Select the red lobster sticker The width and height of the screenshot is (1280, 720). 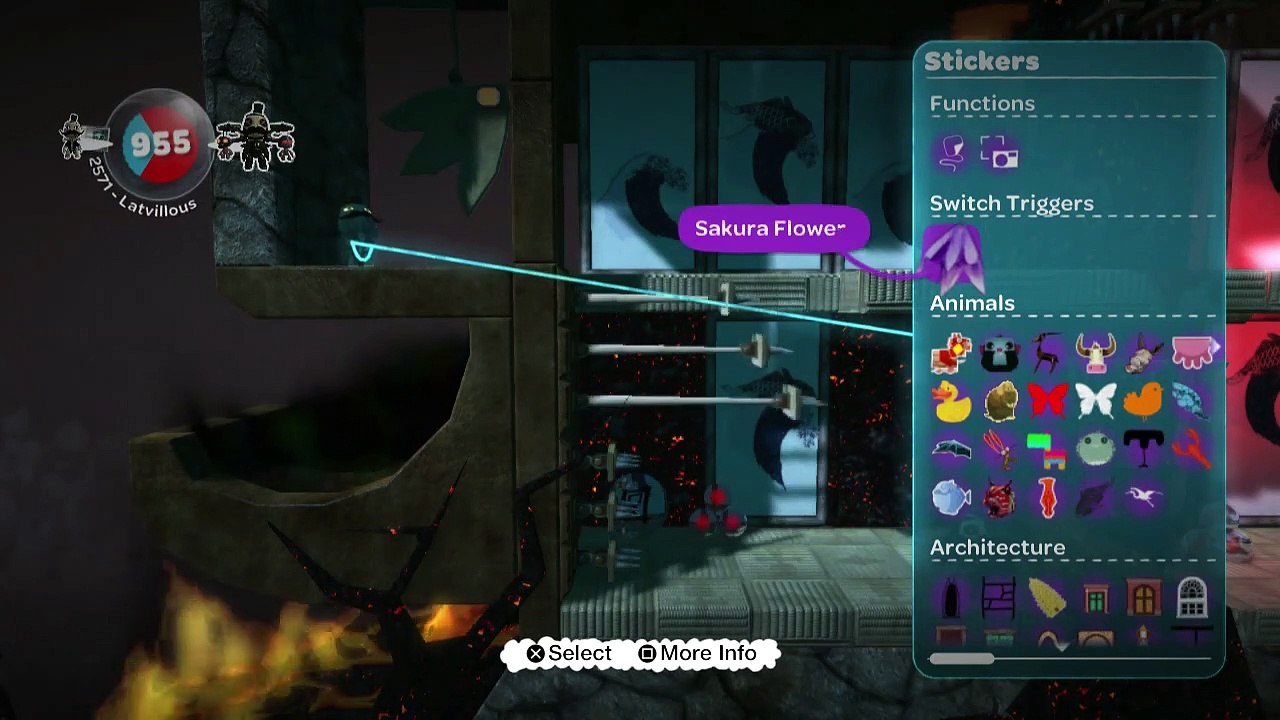(1191, 449)
